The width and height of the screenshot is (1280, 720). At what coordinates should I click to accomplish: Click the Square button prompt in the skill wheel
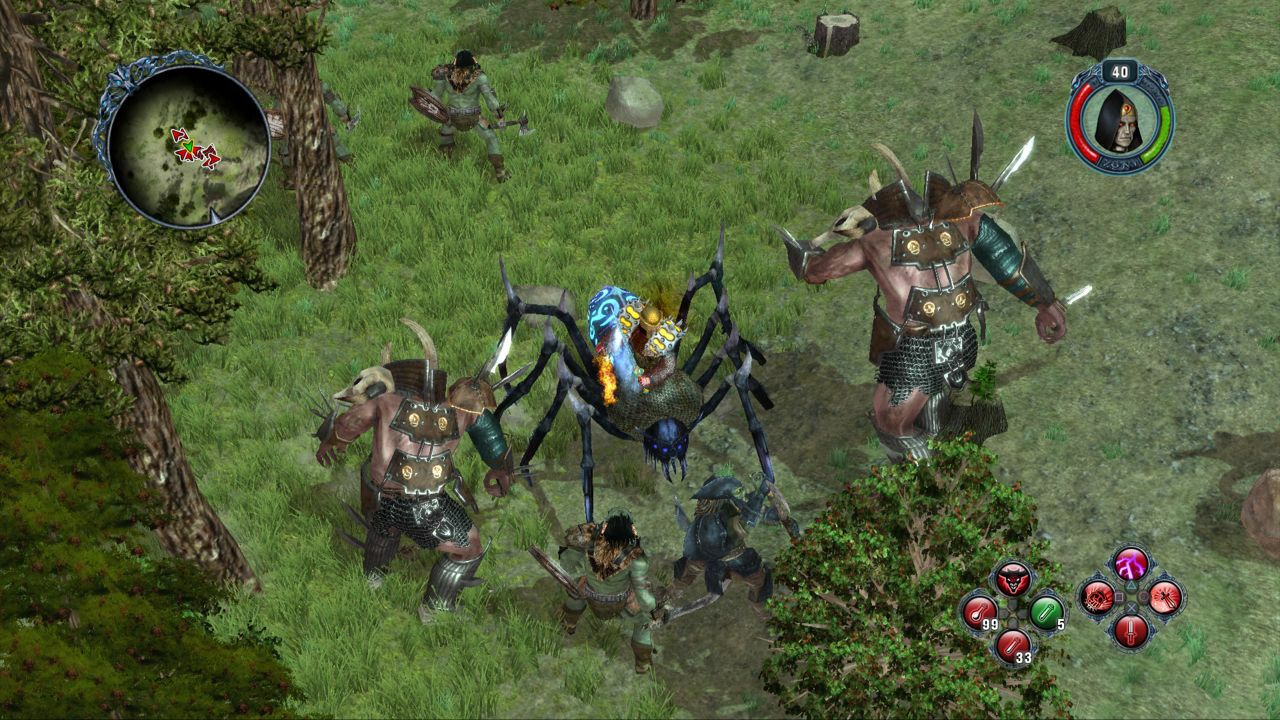tap(1118, 597)
